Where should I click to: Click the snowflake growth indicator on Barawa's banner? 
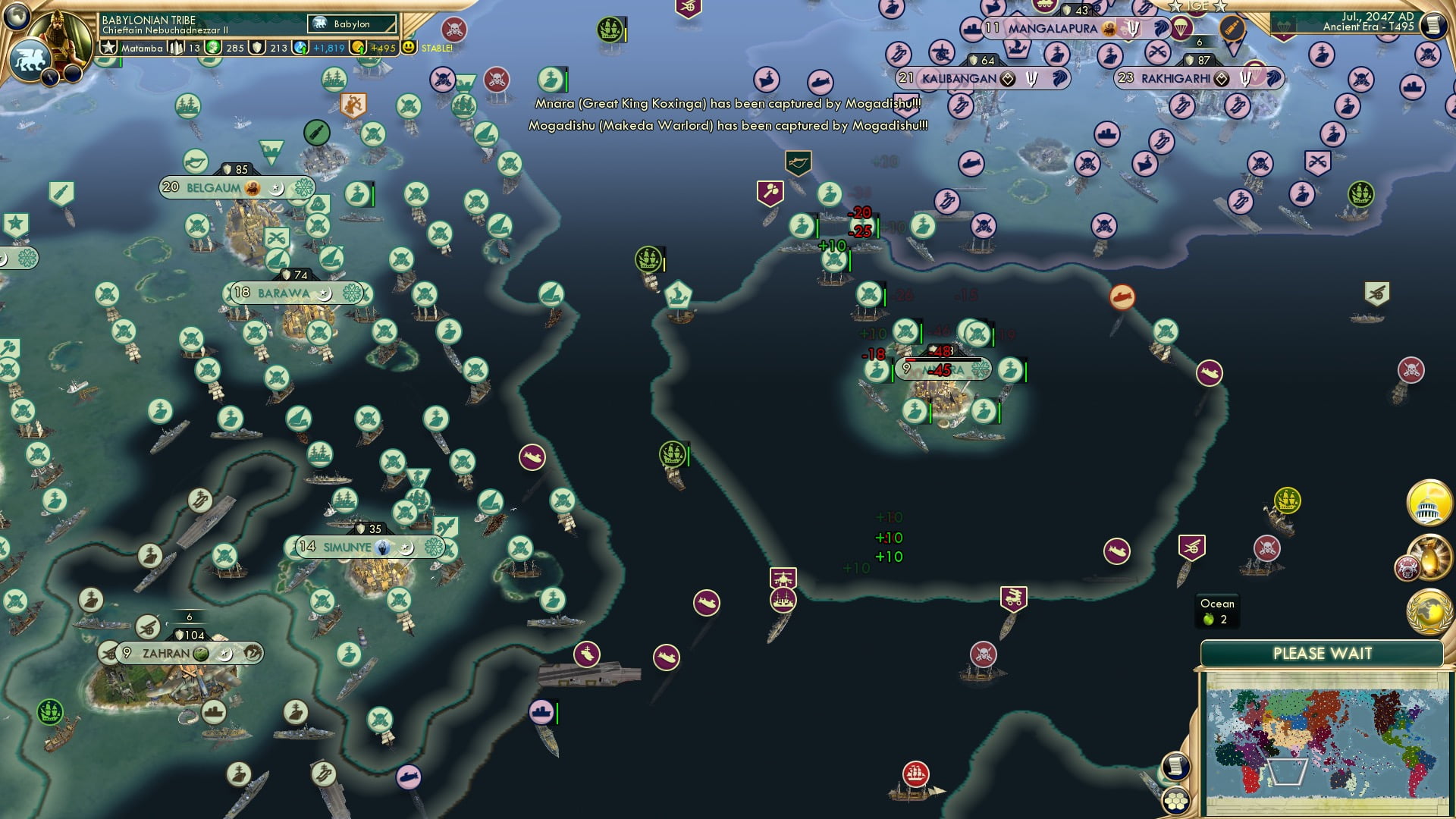coord(352,293)
